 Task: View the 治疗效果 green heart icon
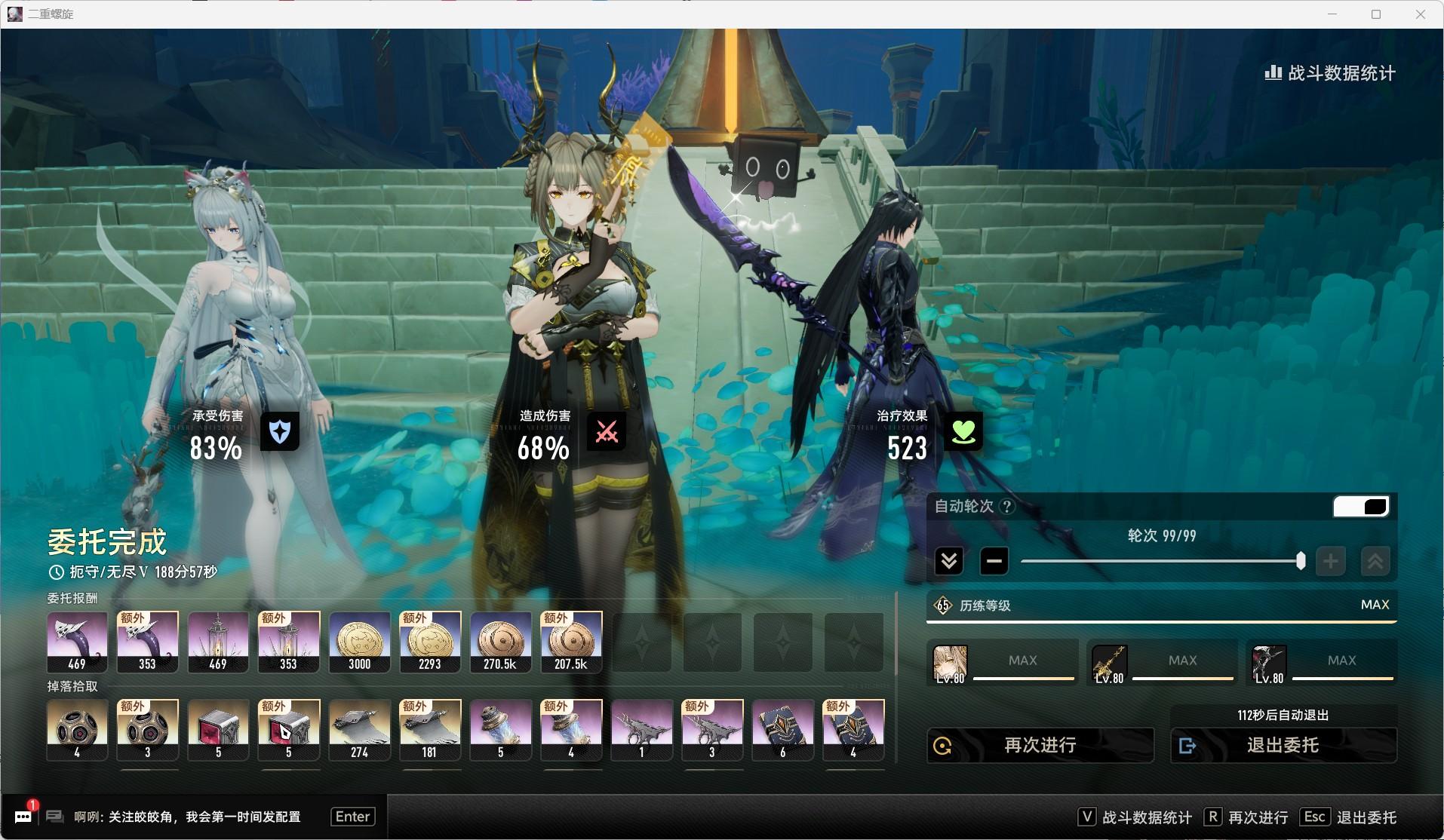click(x=963, y=431)
